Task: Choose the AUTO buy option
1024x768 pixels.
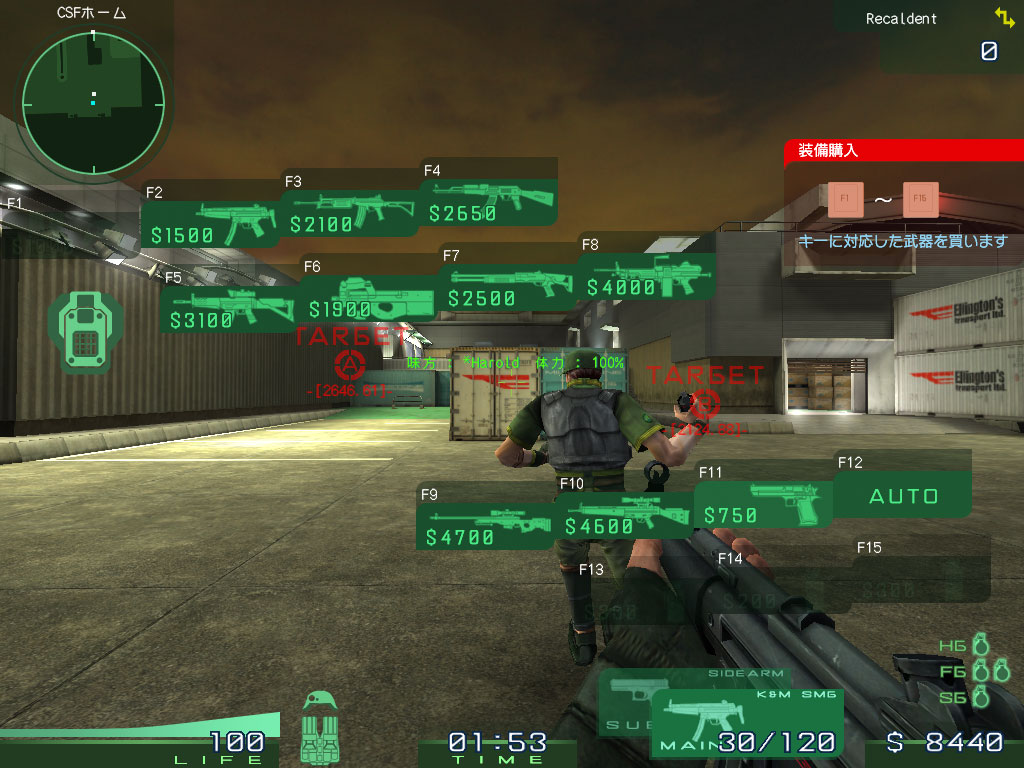Action: (903, 496)
